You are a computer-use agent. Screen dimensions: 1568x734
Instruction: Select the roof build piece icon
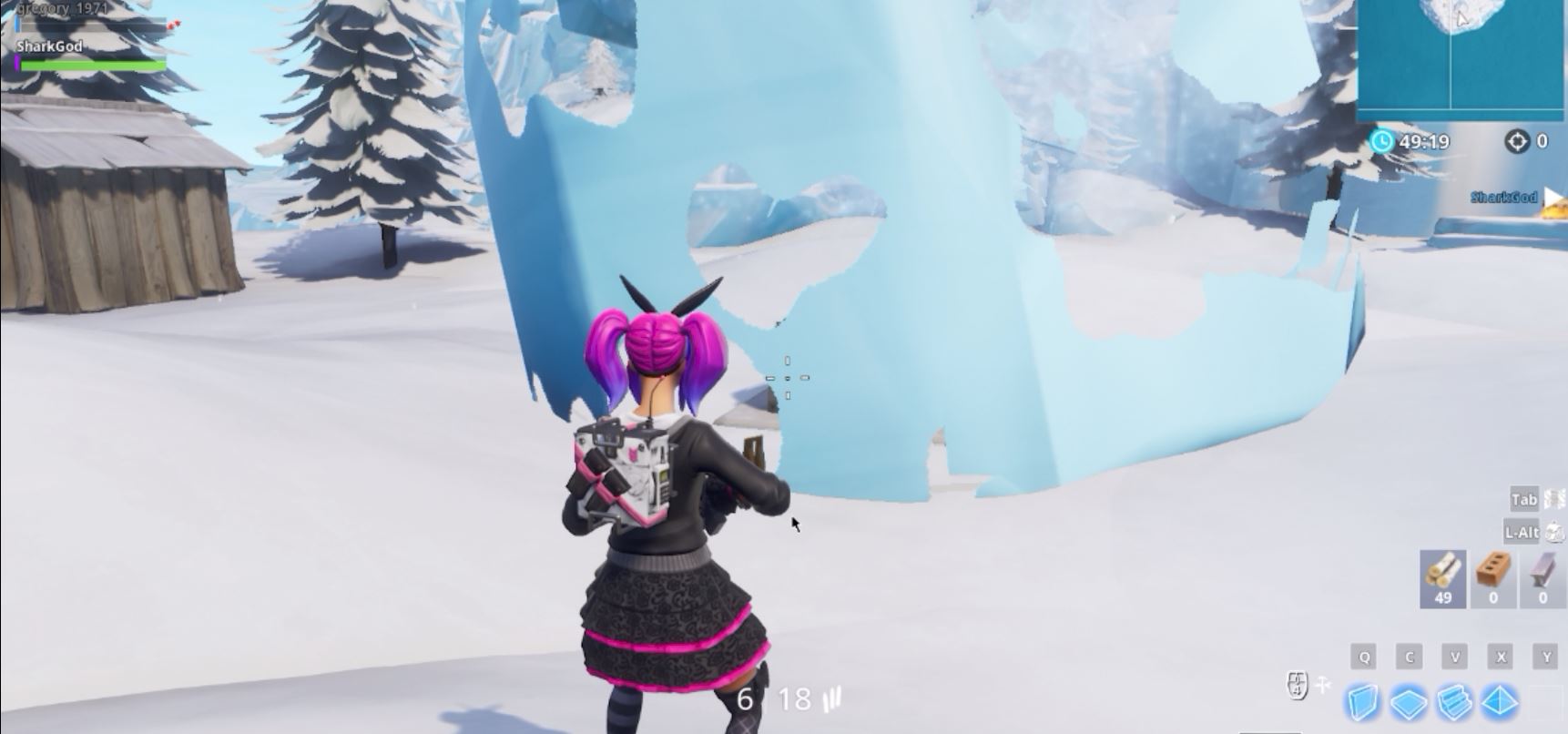pos(1499,700)
